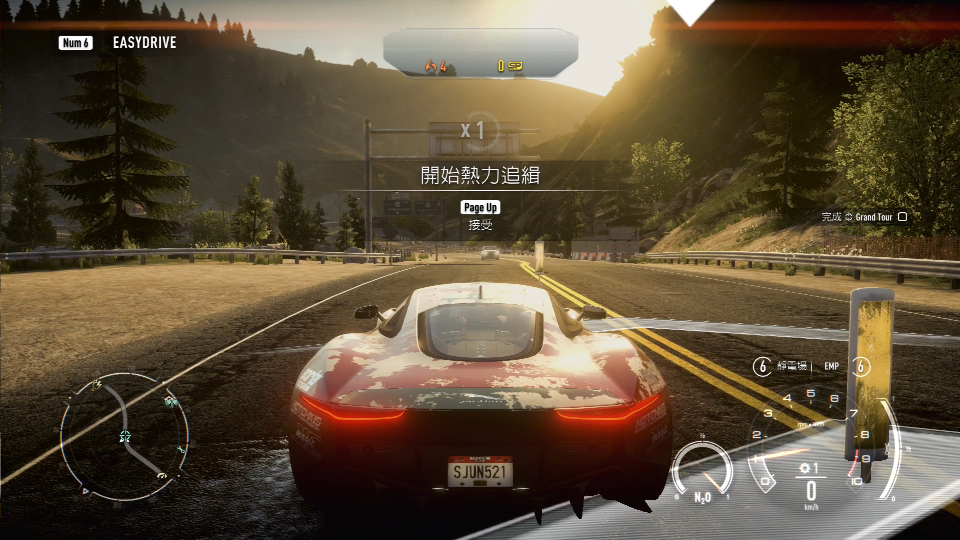960x540 pixels.
Task: Accept the pursuit via the 接受 label
Action: click(x=480, y=226)
